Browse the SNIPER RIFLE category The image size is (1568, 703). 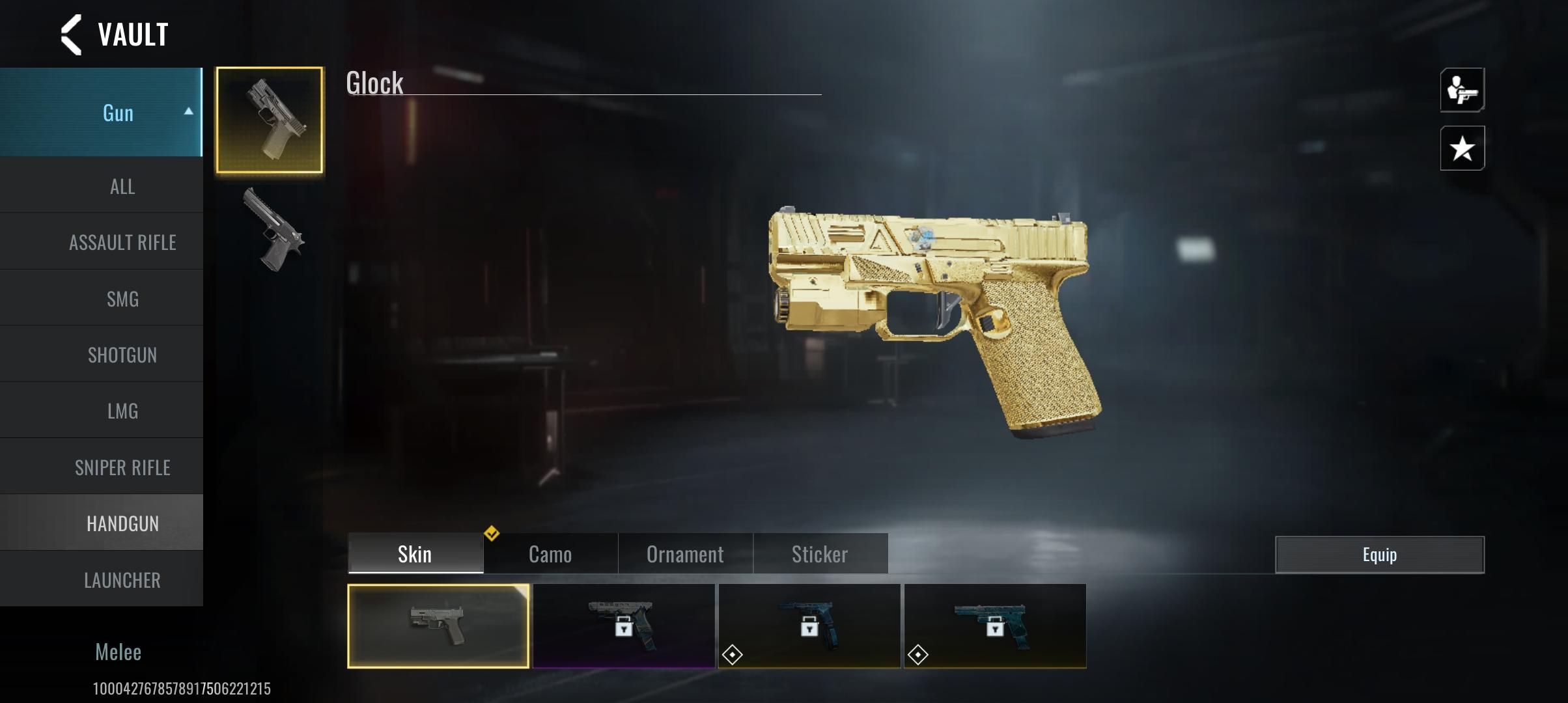tap(122, 467)
